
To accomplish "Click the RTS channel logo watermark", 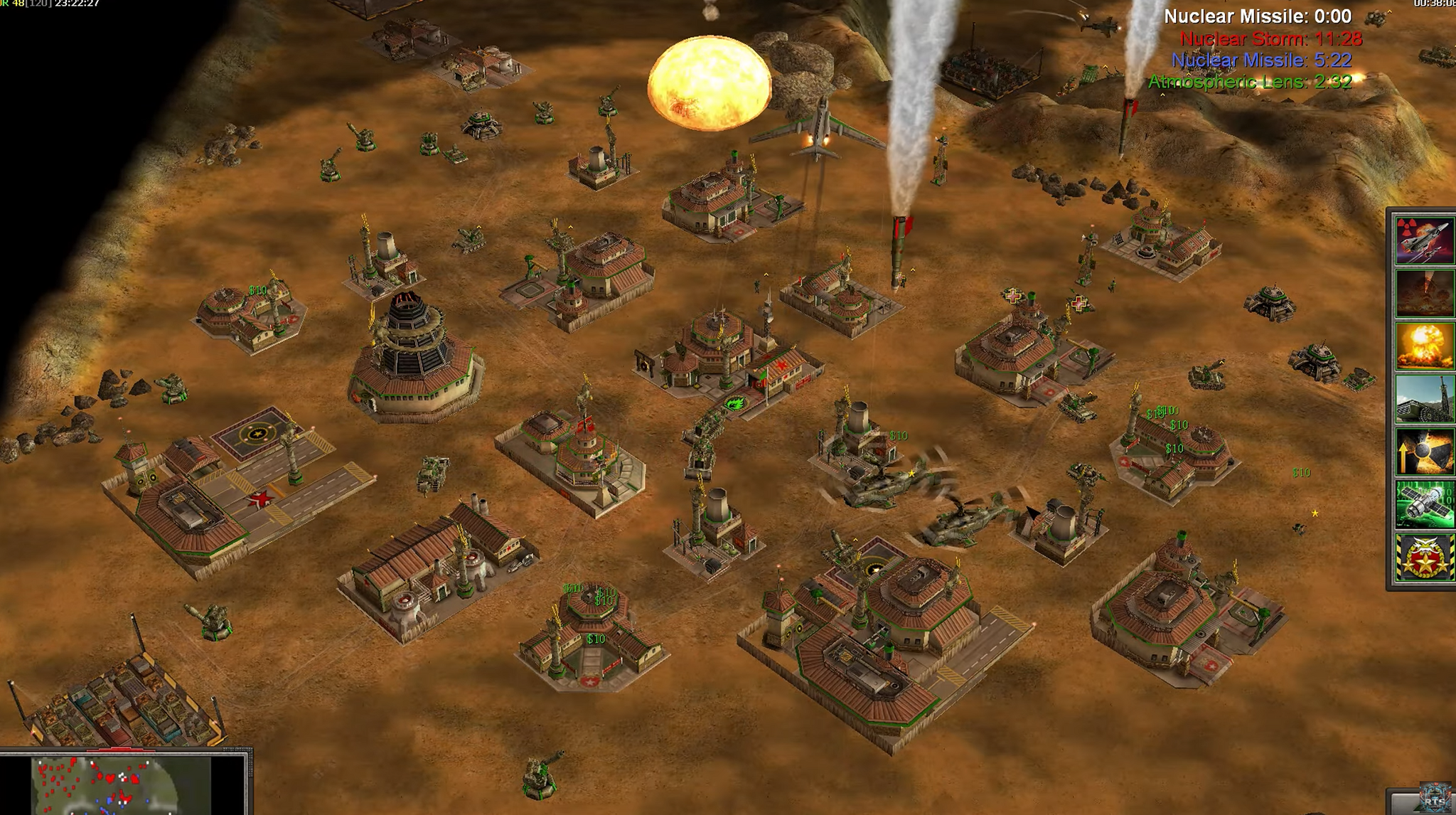I will 1436,798.
